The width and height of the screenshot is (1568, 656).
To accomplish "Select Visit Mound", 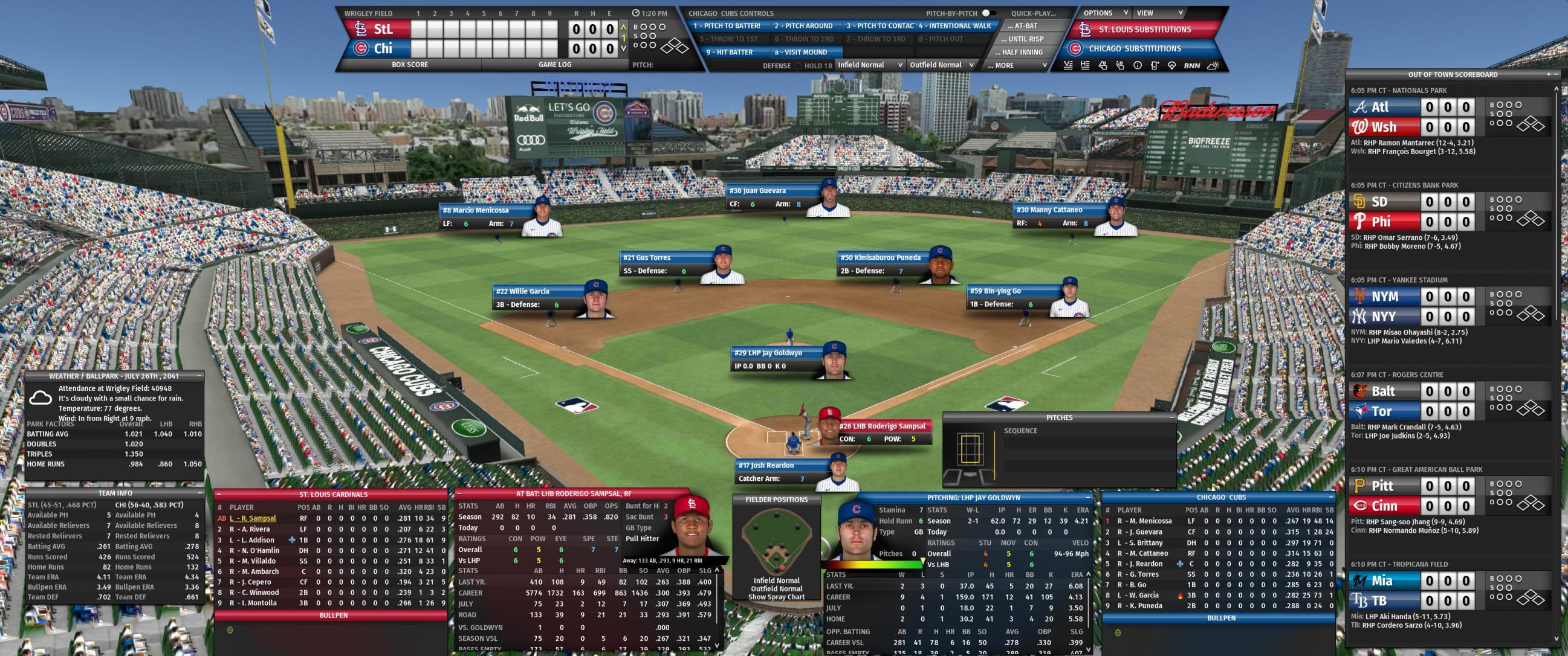I will pyautogui.click(x=801, y=53).
